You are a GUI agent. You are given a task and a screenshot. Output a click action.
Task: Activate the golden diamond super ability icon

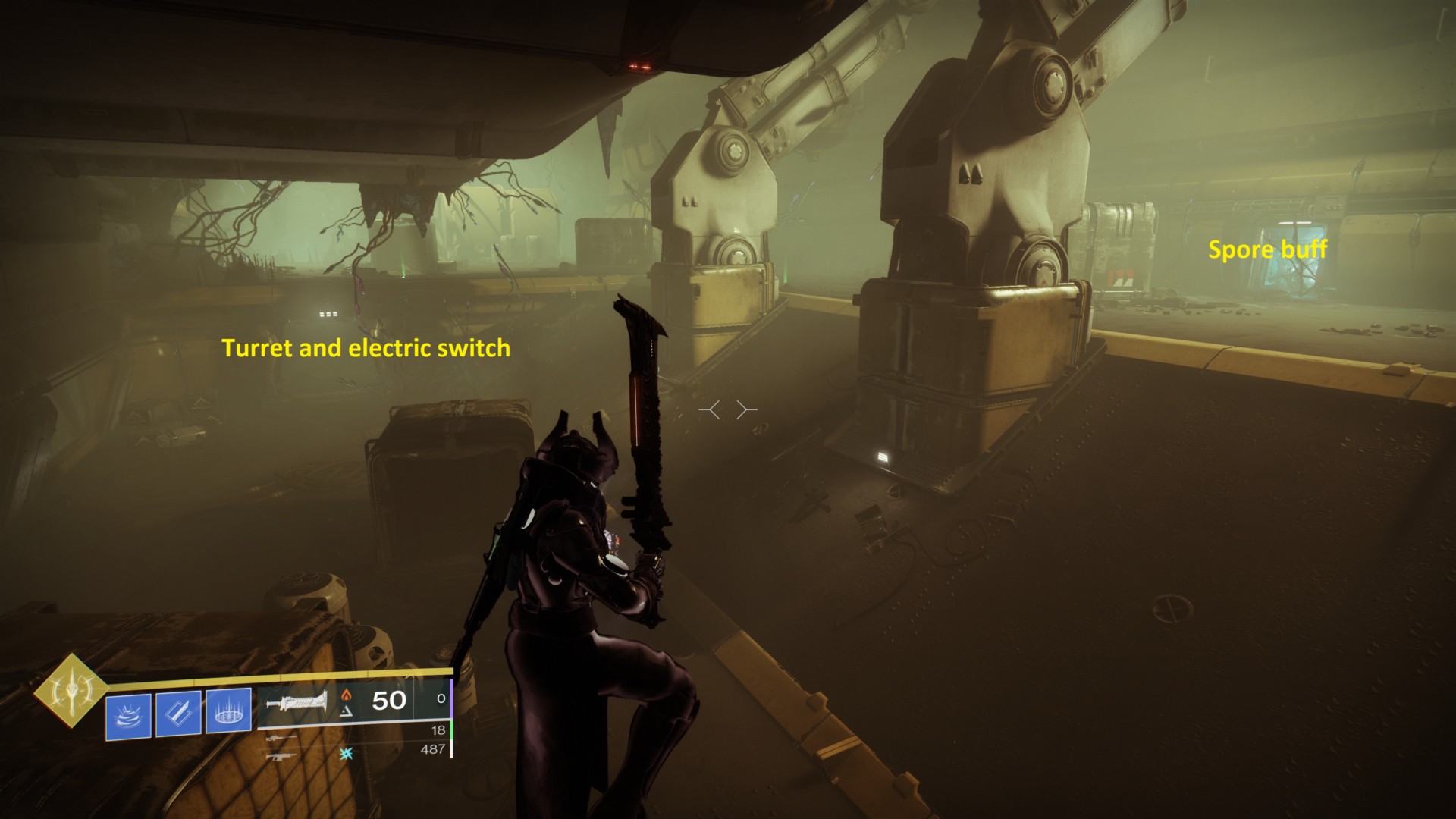(x=71, y=691)
